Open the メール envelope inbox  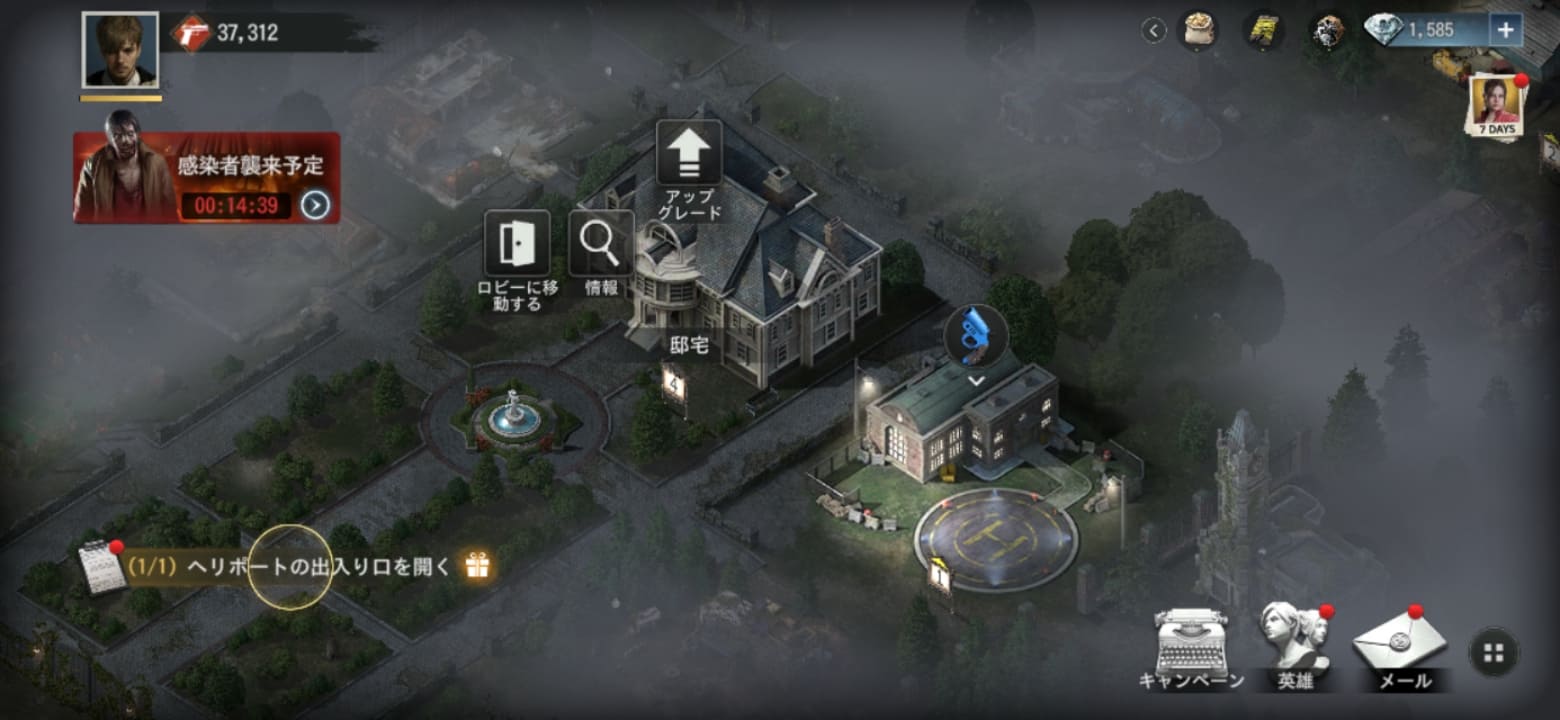tap(1398, 645)
